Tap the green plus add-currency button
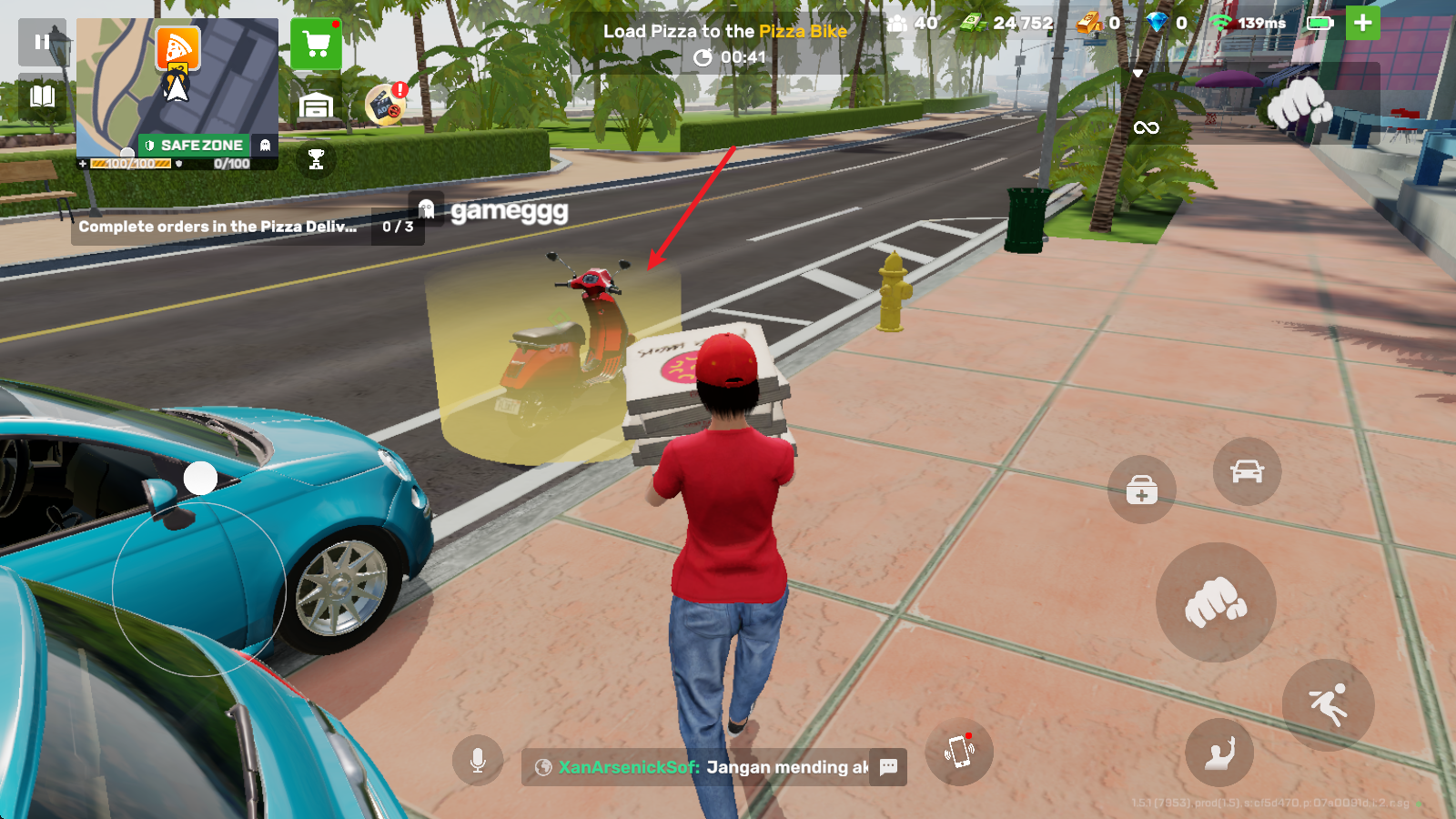This screenshot has height=819, width=1456. coord(1362,23)
